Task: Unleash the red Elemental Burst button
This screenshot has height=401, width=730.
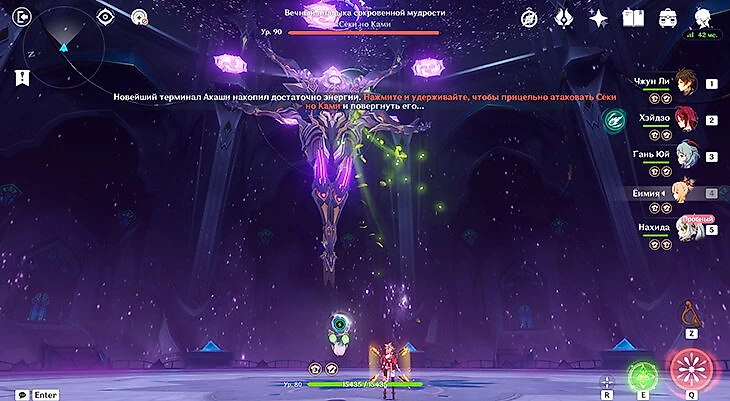Action: [x=689, y=369]
